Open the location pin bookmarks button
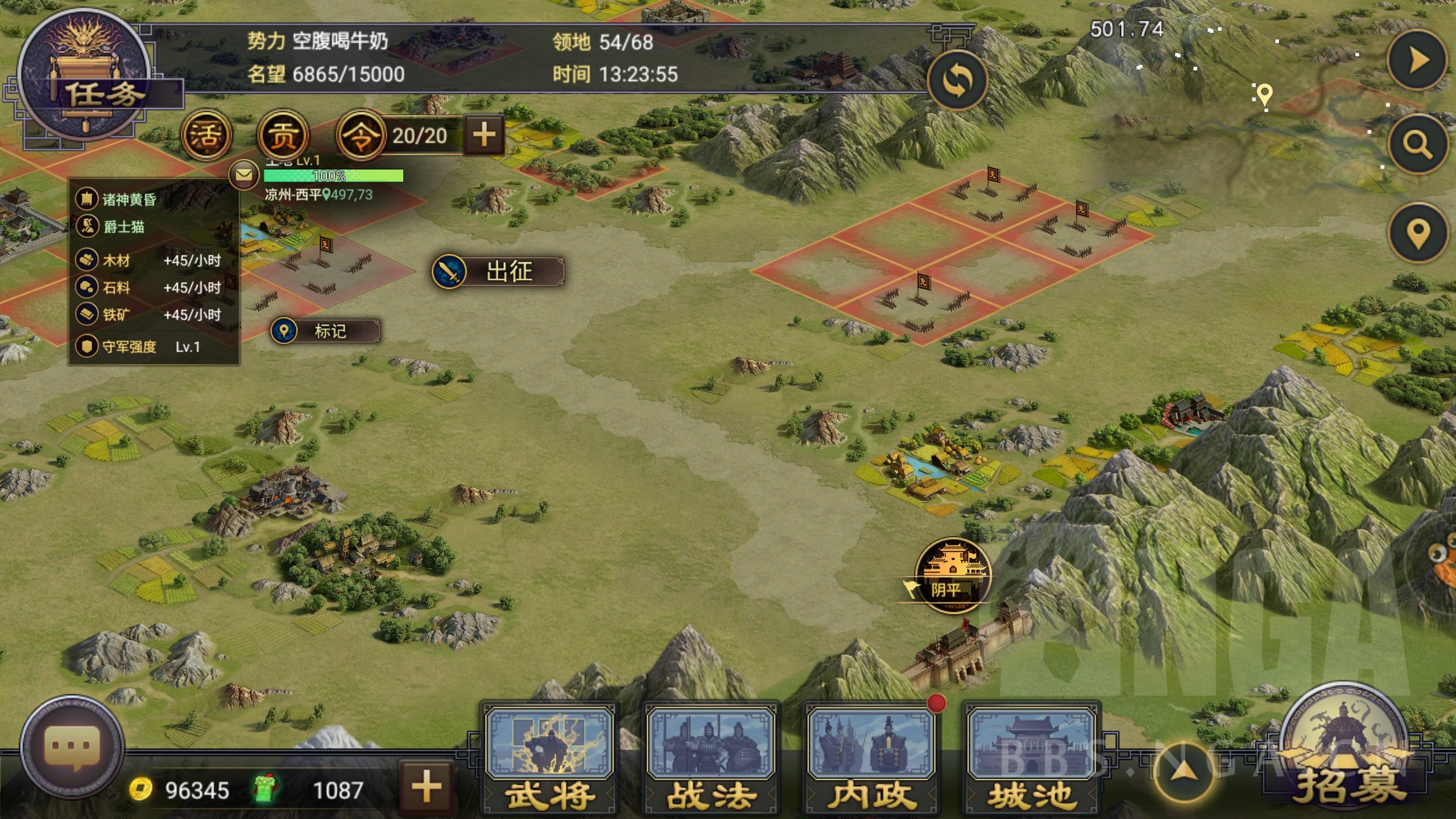The image size is (1456, 819). (1417, 233)
